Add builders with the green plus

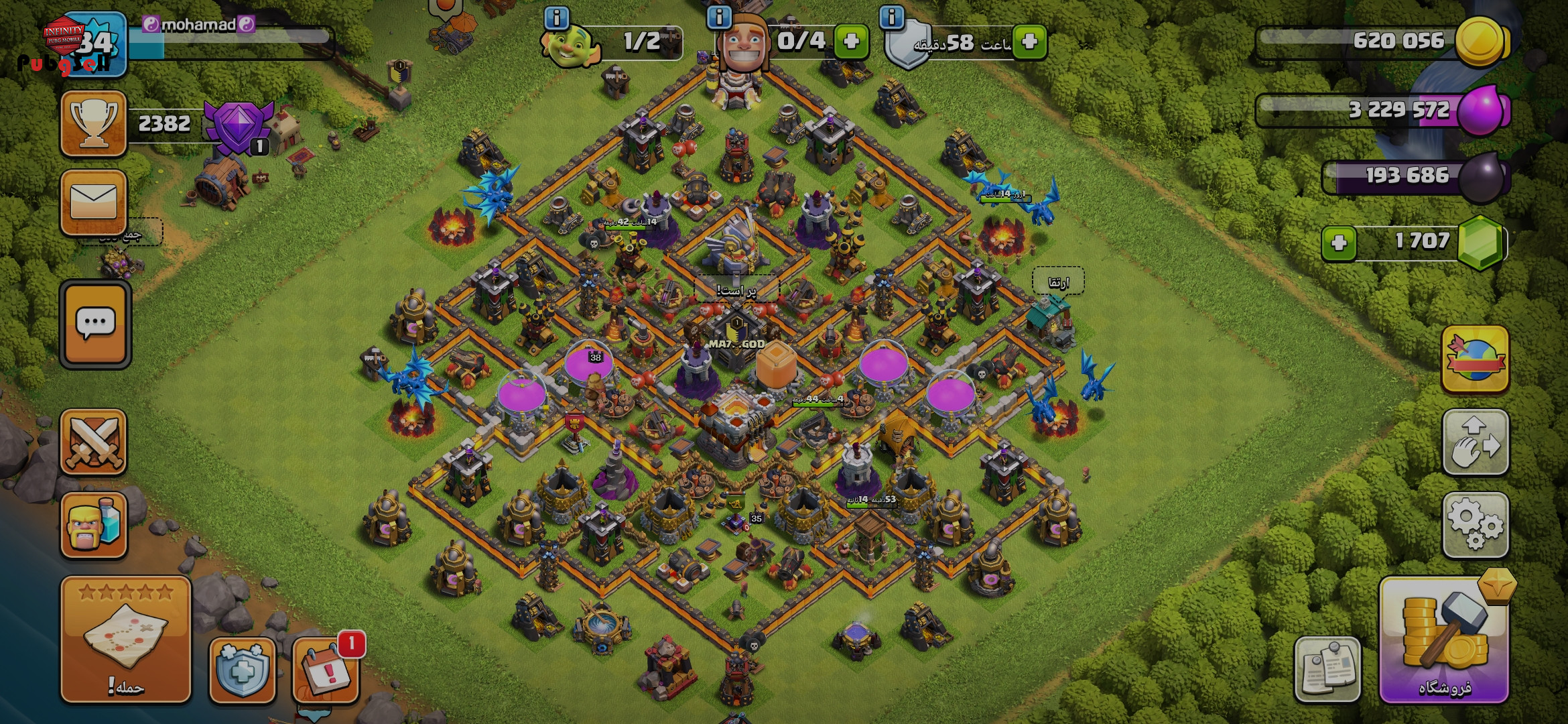tap(852, 42)
